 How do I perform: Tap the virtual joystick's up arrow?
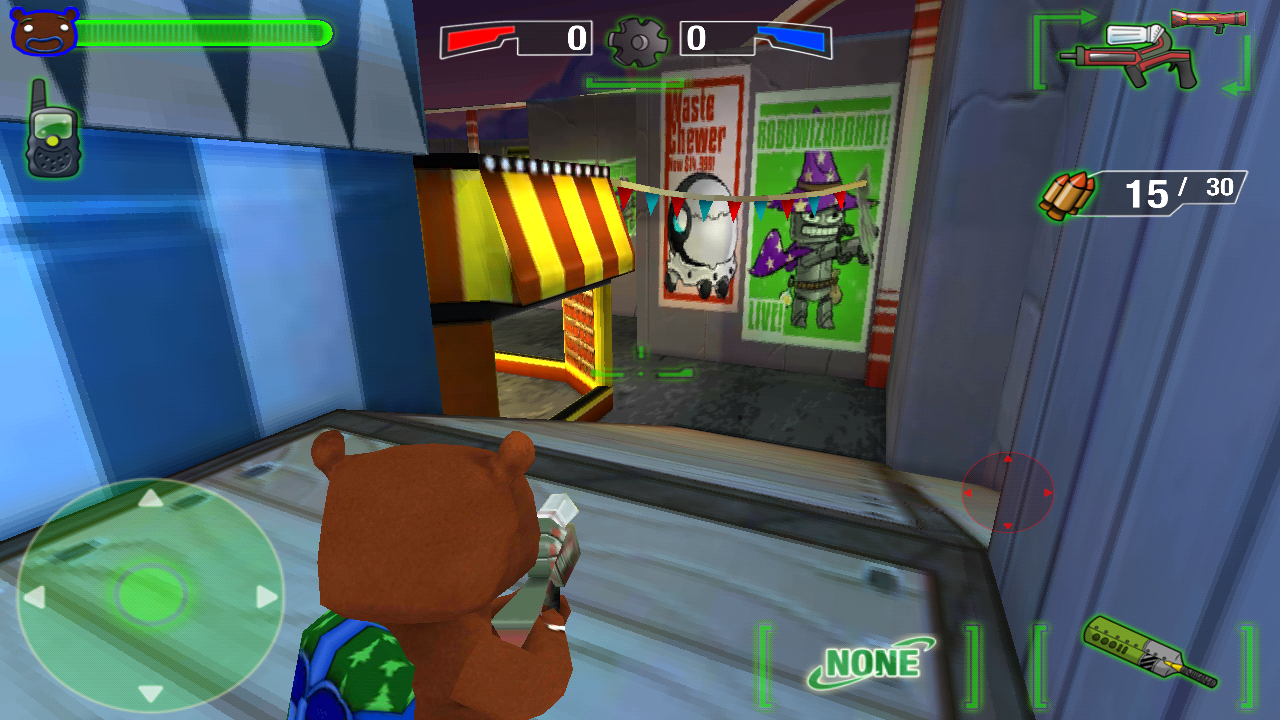150,497
